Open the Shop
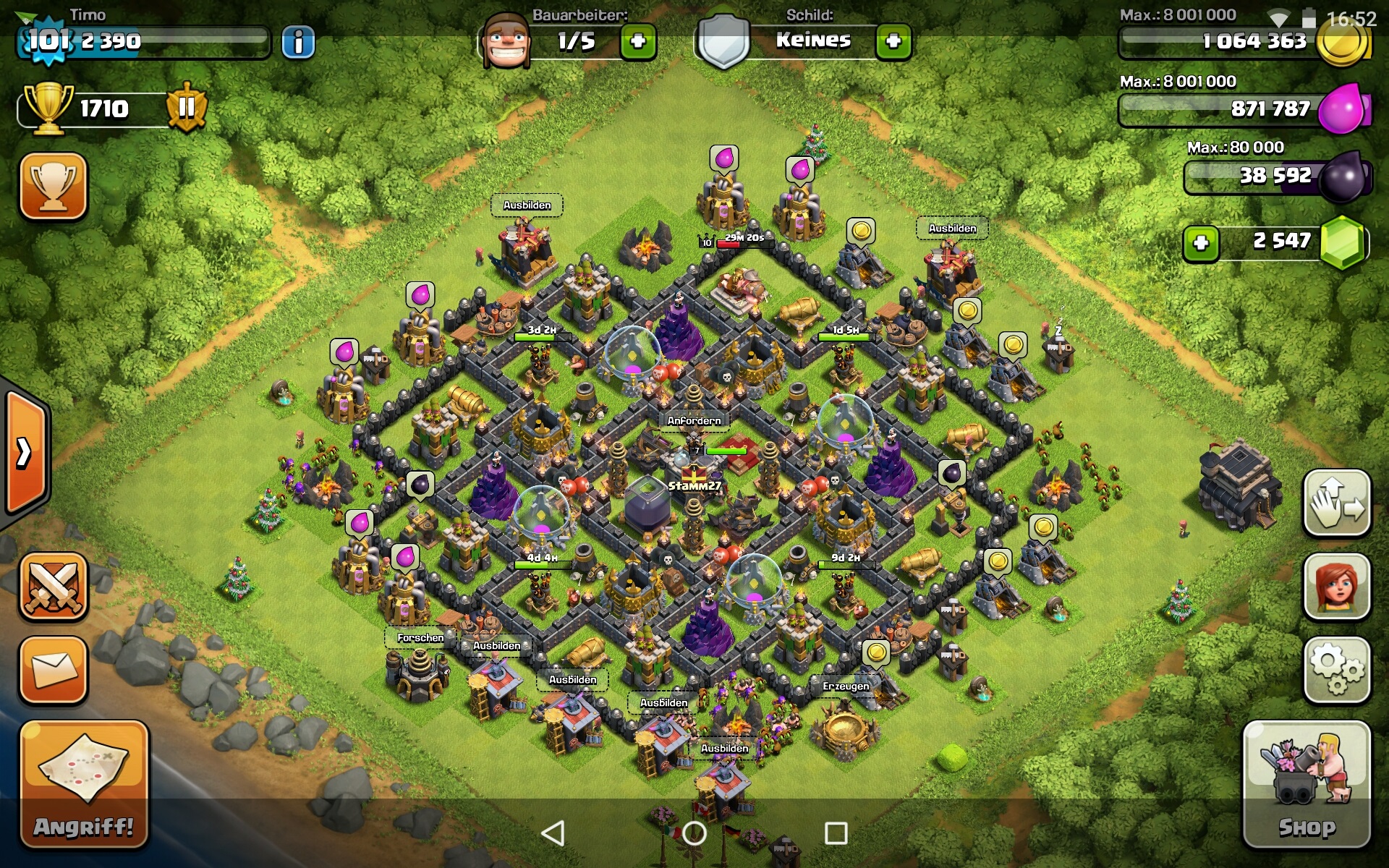Viewport: 1389px width, 868px height. 1307,783
